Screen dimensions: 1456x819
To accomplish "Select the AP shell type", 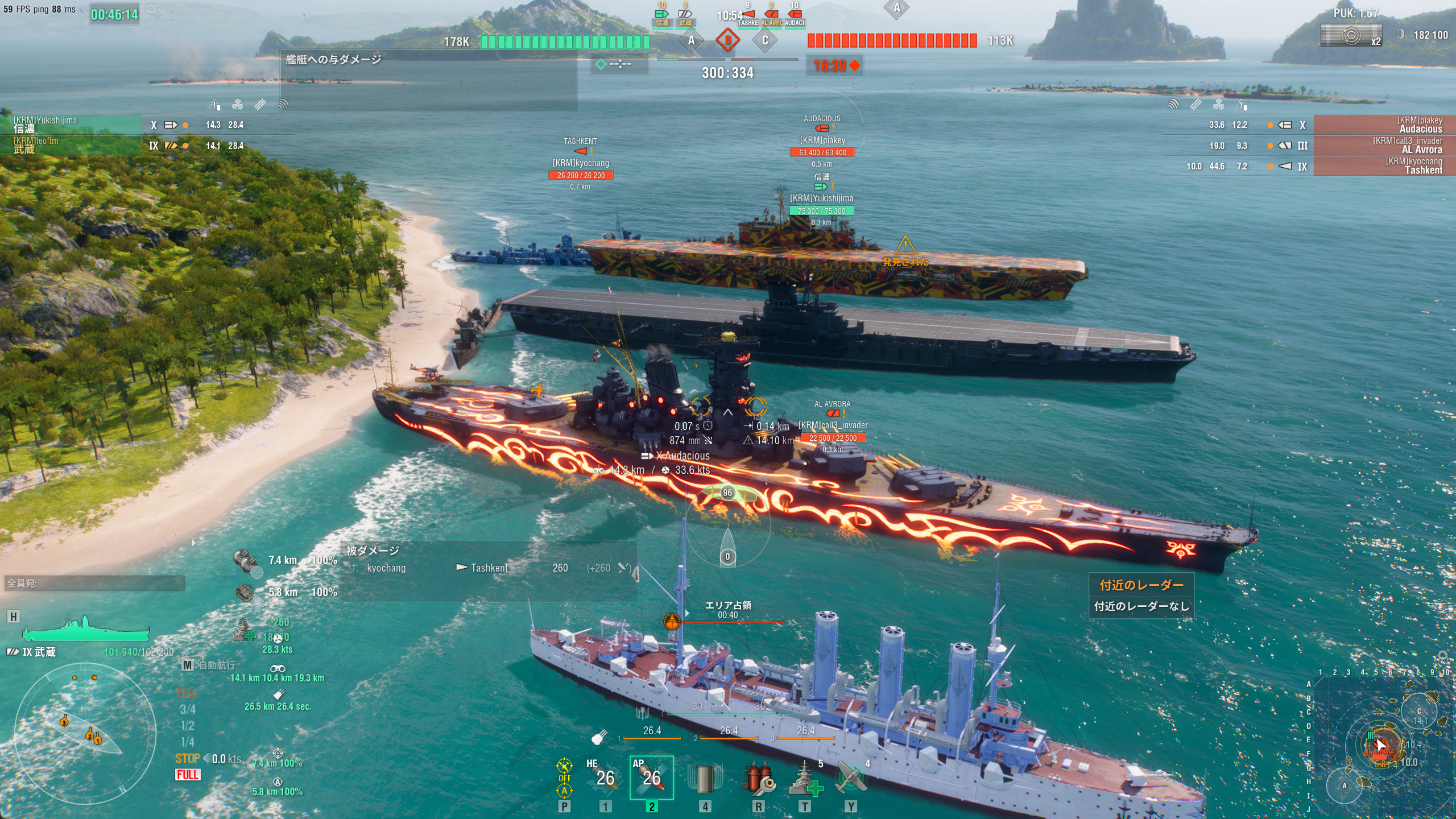I will coord(651,777).
